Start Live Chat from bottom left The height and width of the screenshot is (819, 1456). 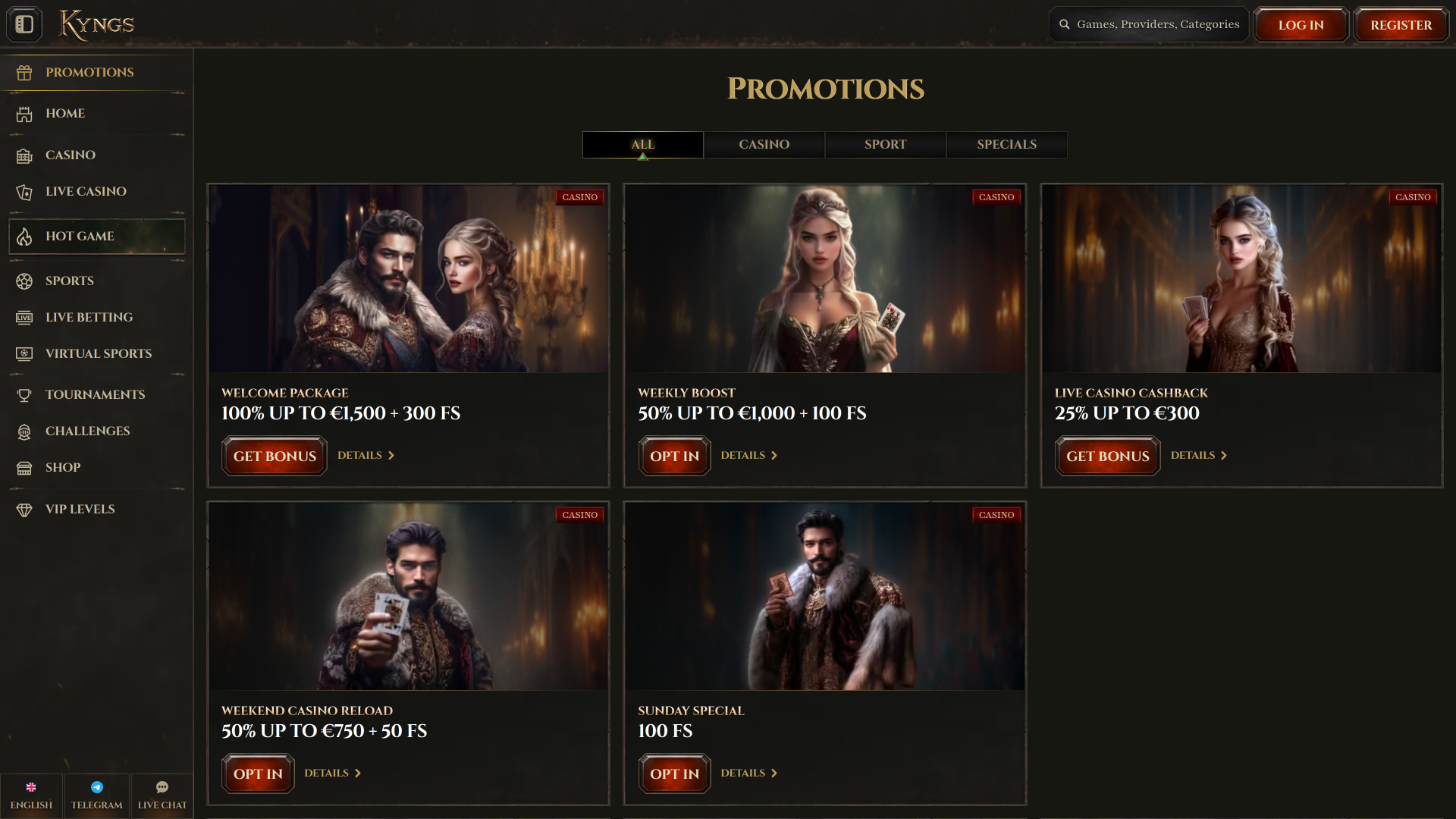tap(162, 795)
